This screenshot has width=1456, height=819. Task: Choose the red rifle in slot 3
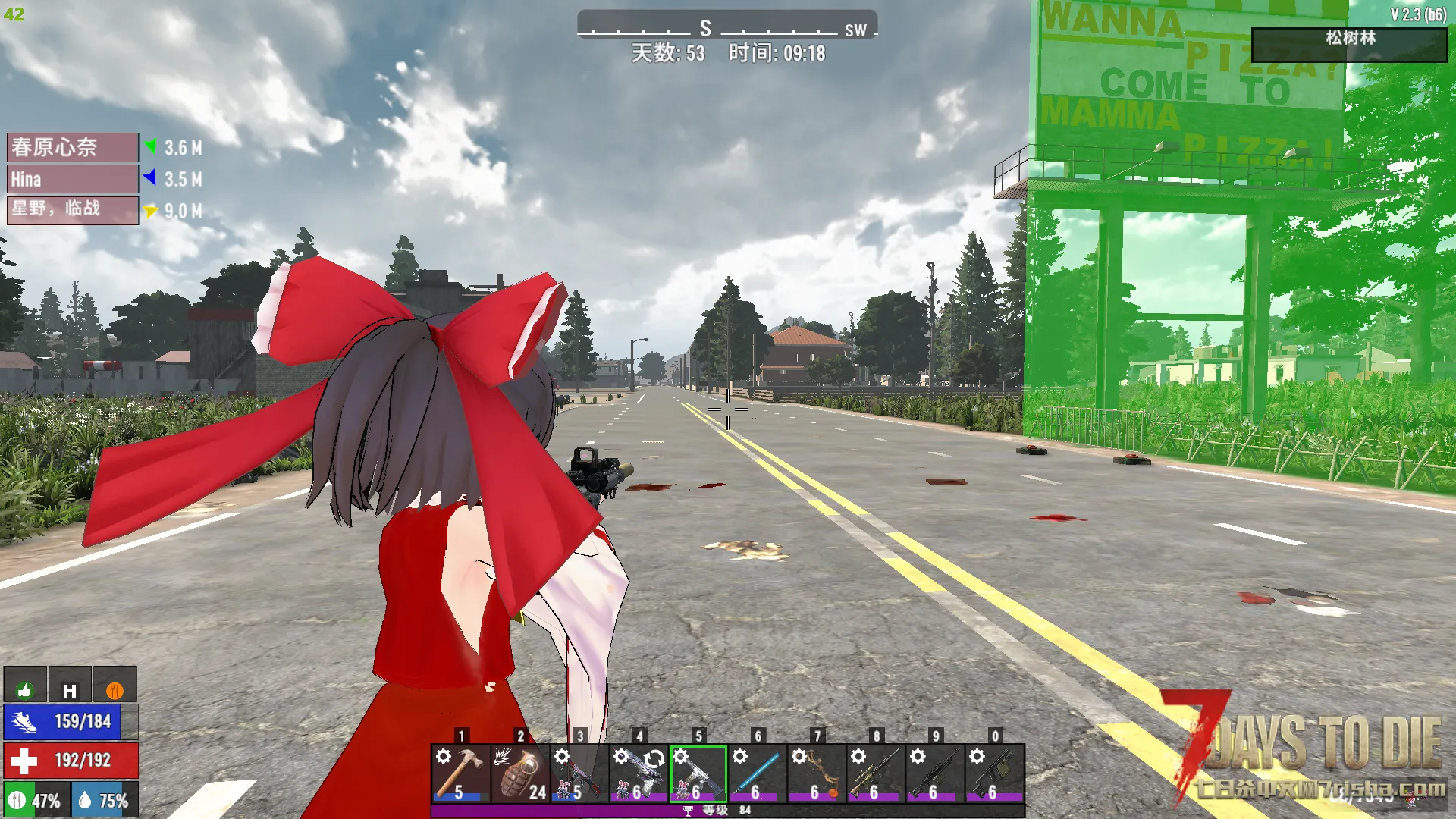click(x=579, y=773)
